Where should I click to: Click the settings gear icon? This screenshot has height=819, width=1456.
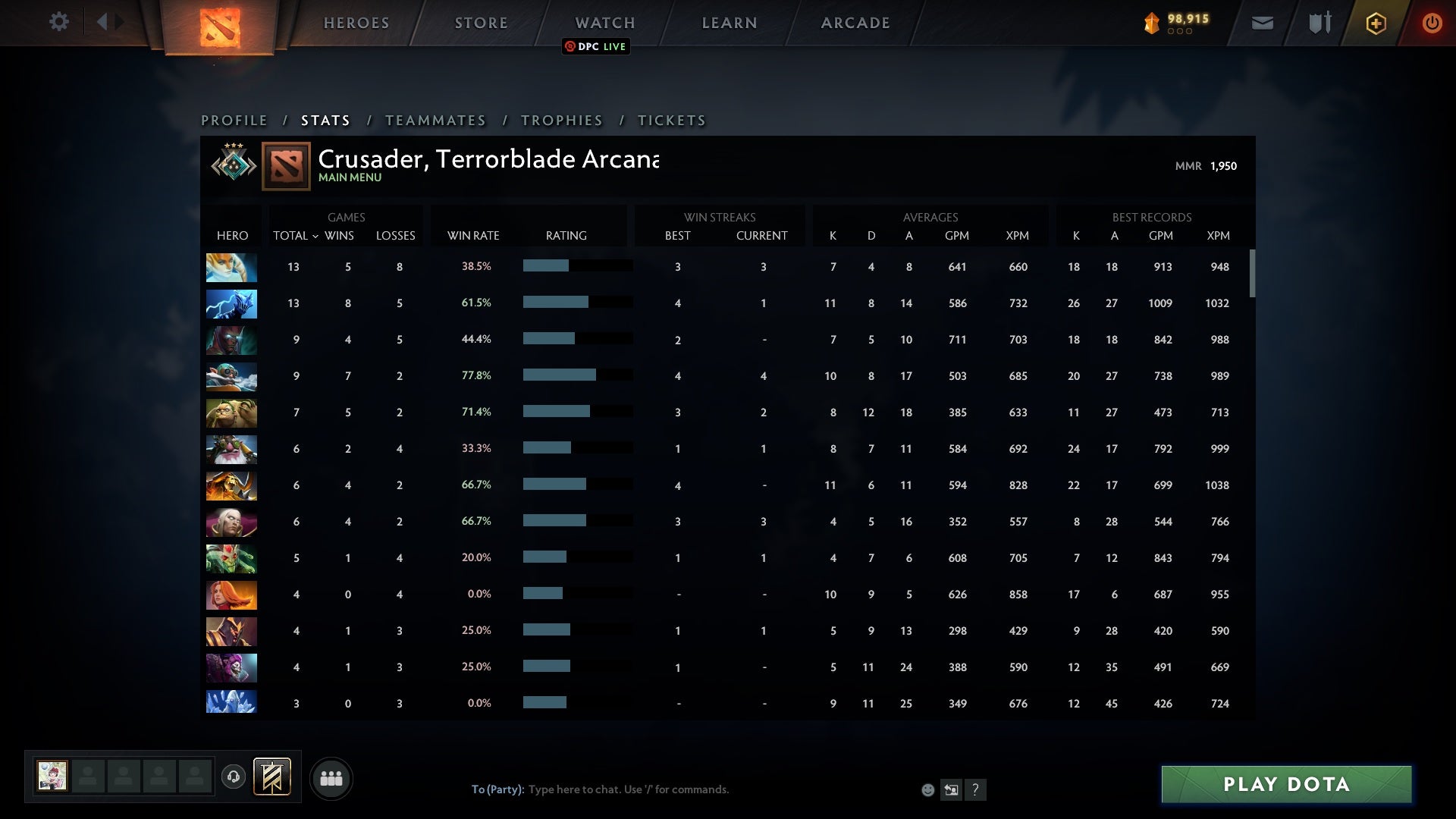coord(59,22)
